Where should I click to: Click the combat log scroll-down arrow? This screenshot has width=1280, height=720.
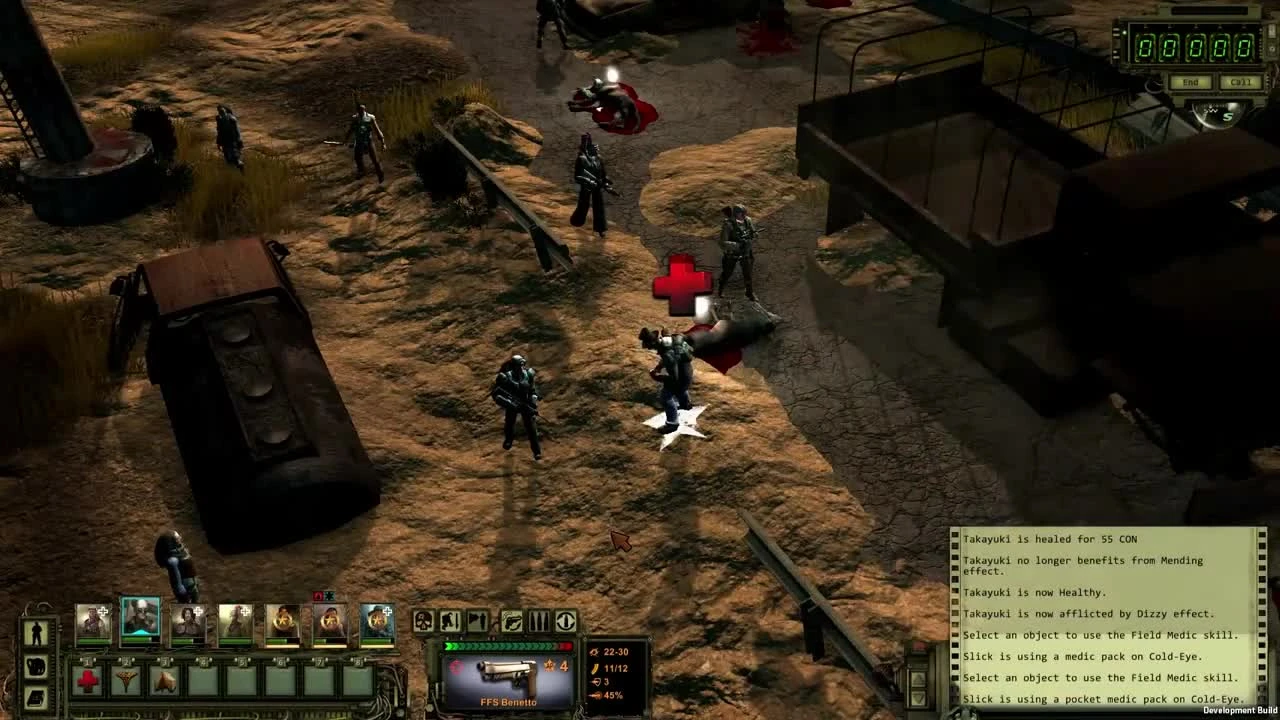pos(918,700)
